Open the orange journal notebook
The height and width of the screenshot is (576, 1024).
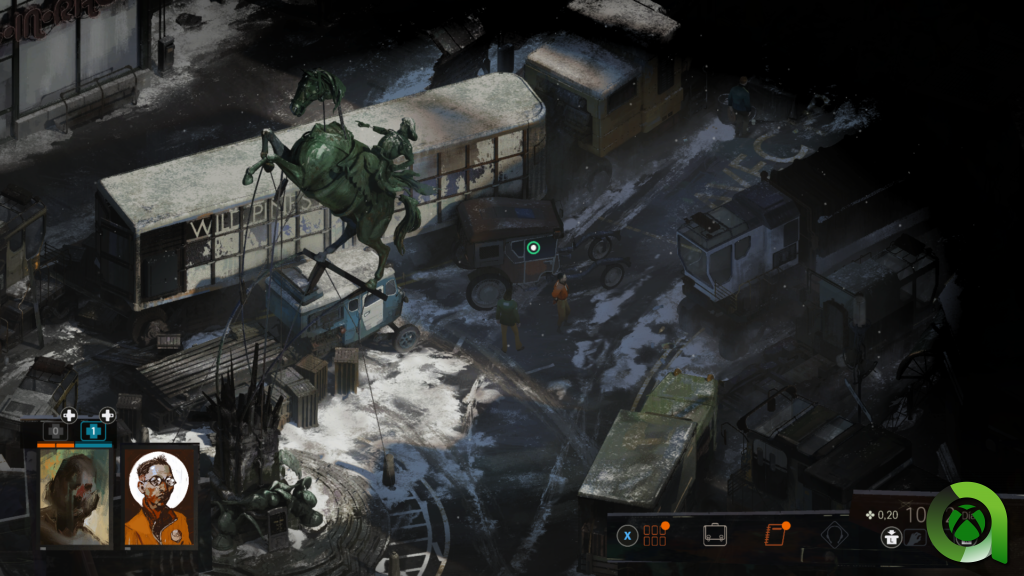tap(772, 535)
